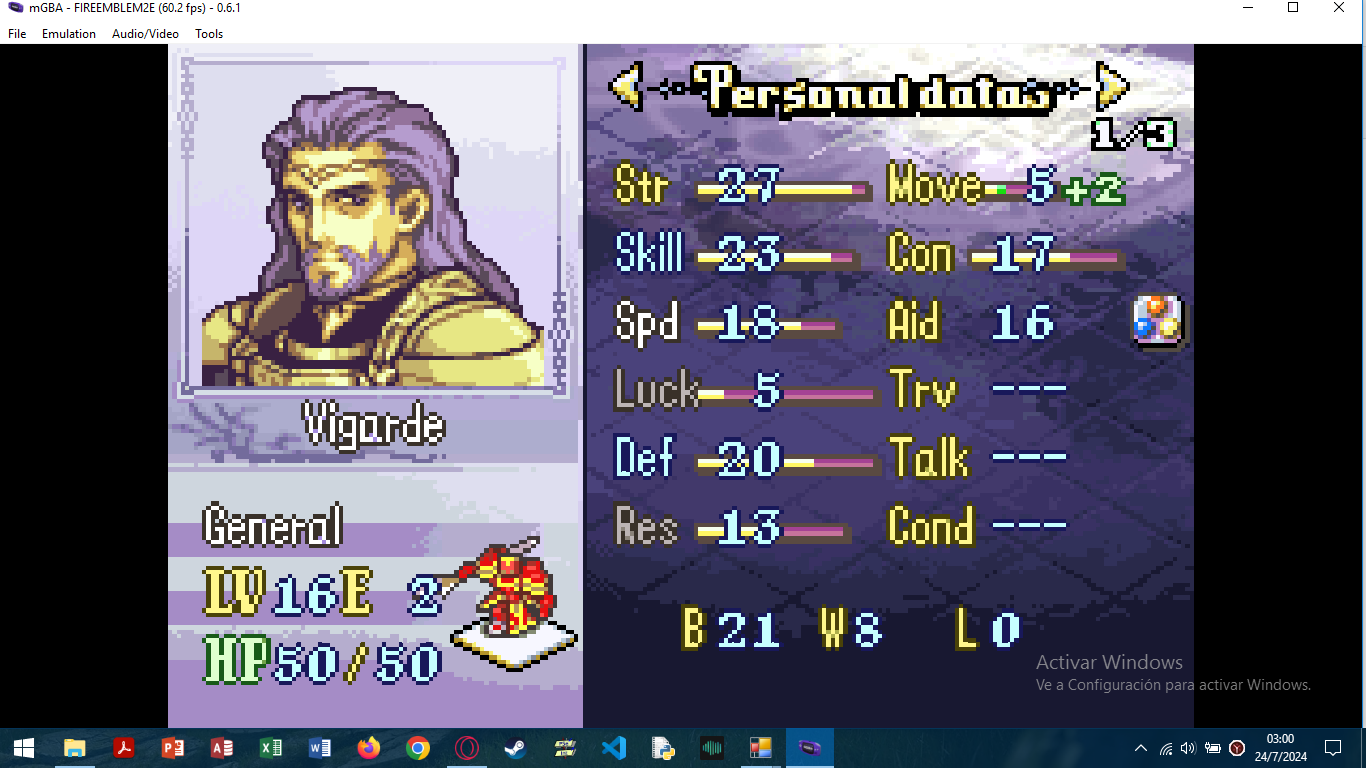Close the mGBA window
Screen dimensions: 1366x768
pyautogui.click(x=1339, y=8)
